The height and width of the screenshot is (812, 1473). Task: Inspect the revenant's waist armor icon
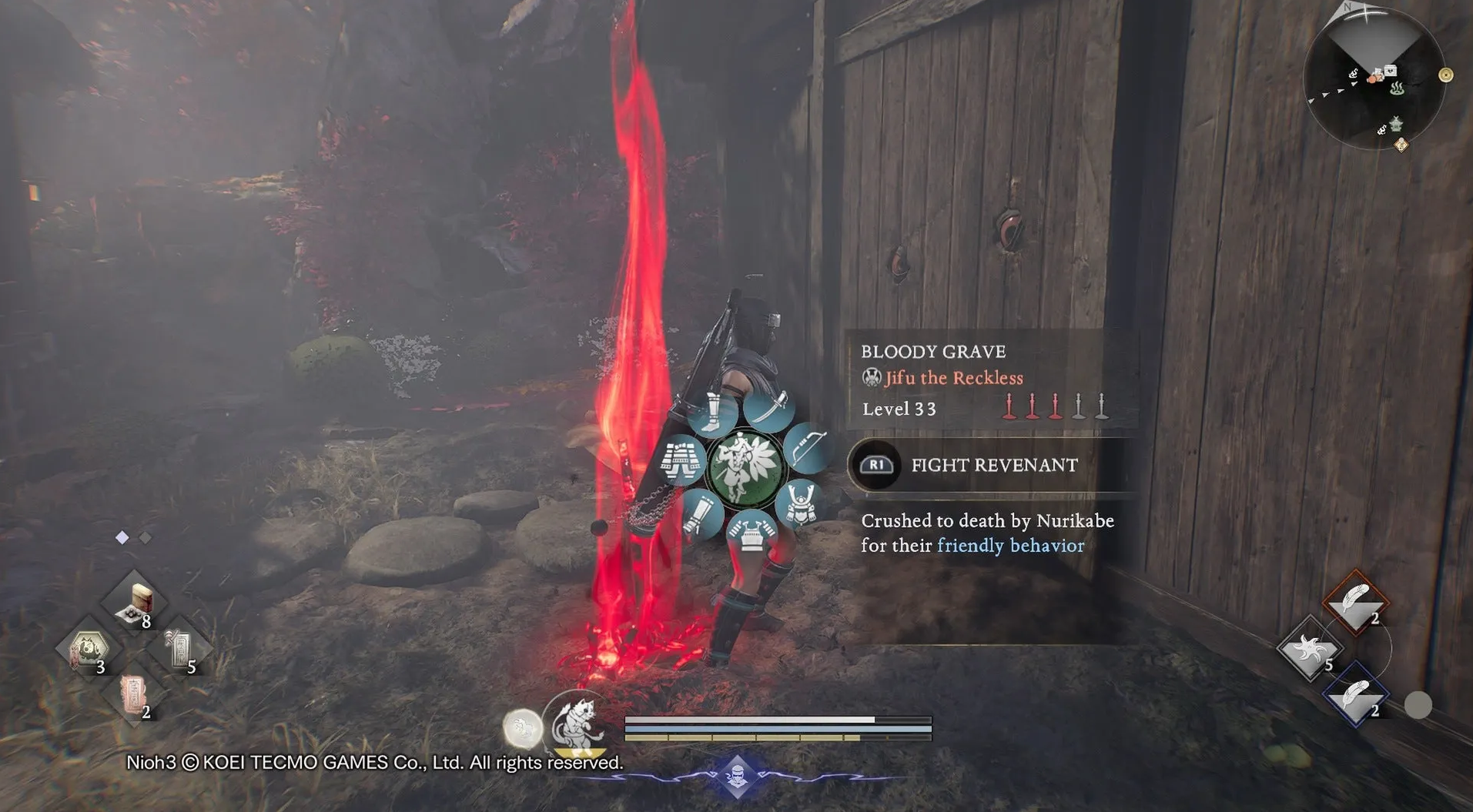(682, 460)
